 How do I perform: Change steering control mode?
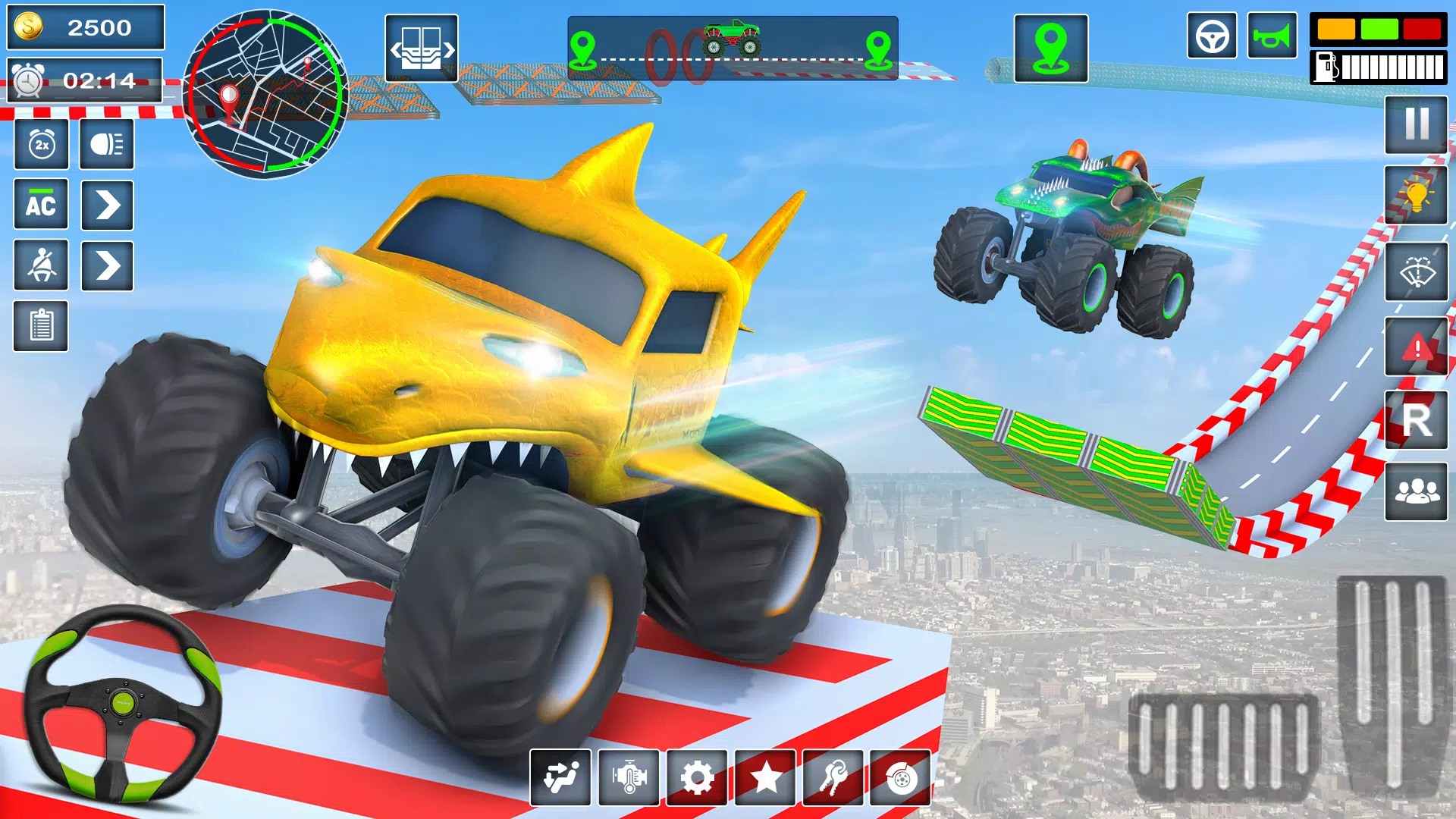click(1212, 36)
